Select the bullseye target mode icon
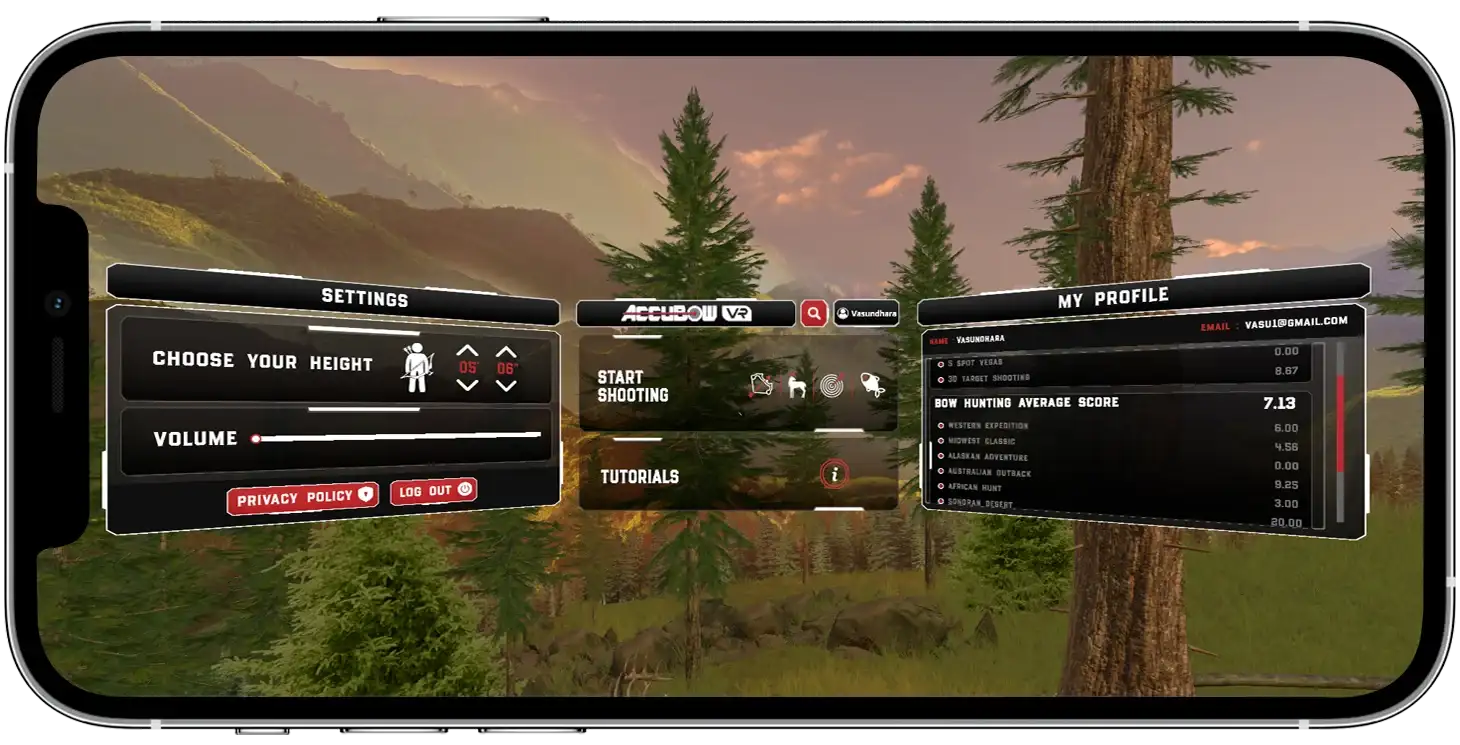 833,385
